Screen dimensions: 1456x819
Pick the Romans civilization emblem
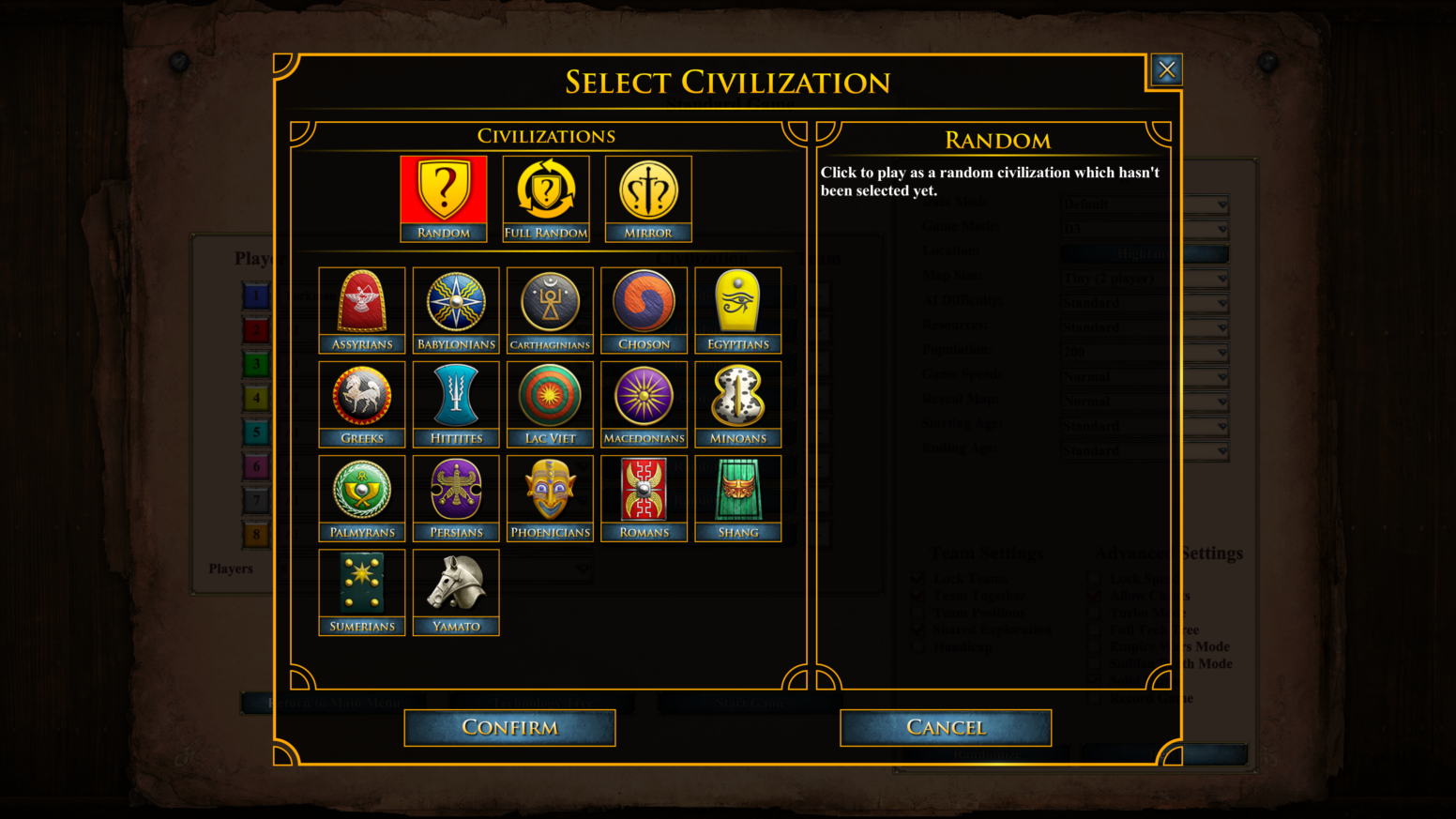pyautogui.click(x=644, y=490)
